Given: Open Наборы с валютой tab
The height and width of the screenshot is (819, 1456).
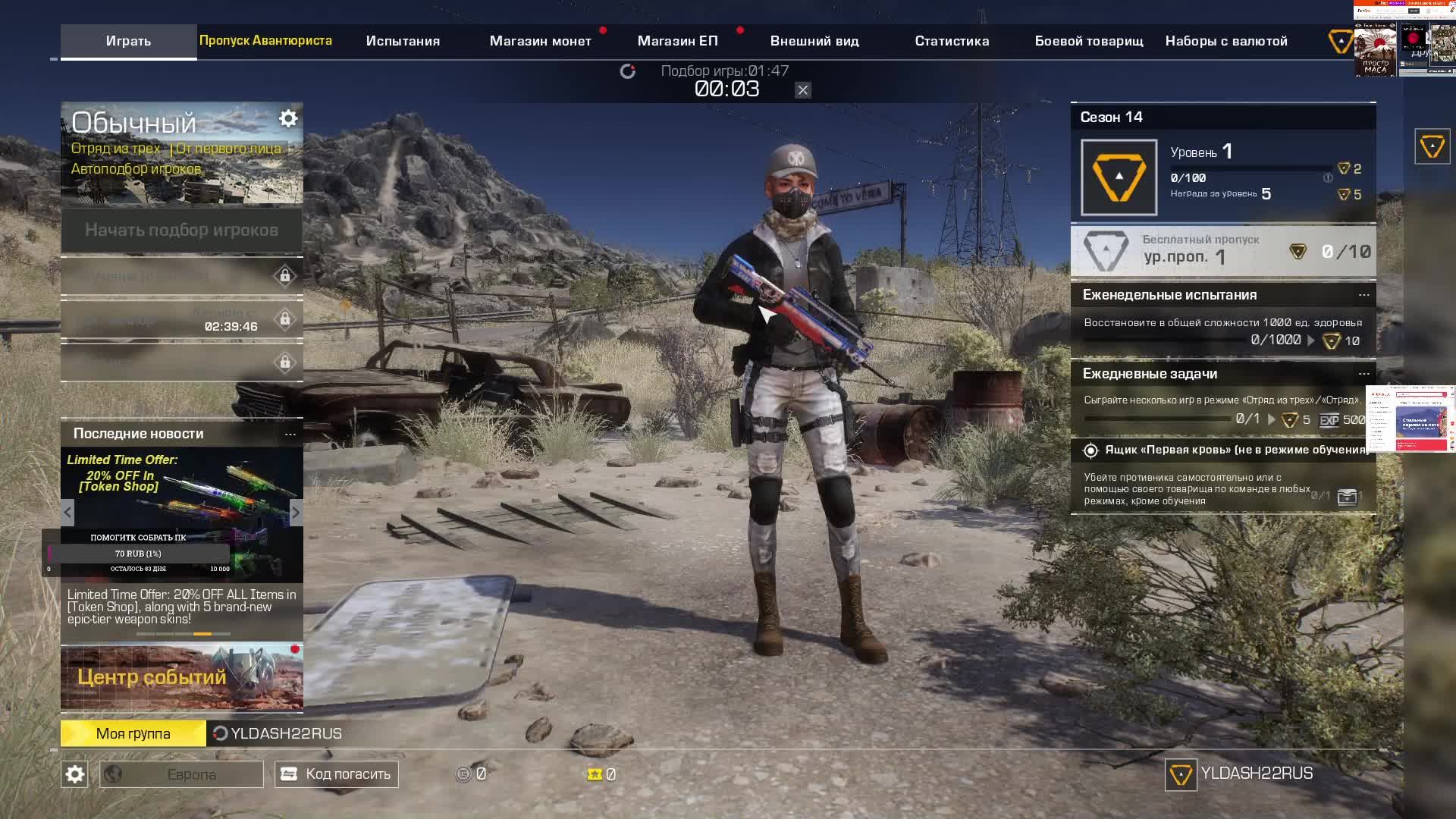Looking at the screenshot, I should pyautogui.click(x=1226, y=41).
